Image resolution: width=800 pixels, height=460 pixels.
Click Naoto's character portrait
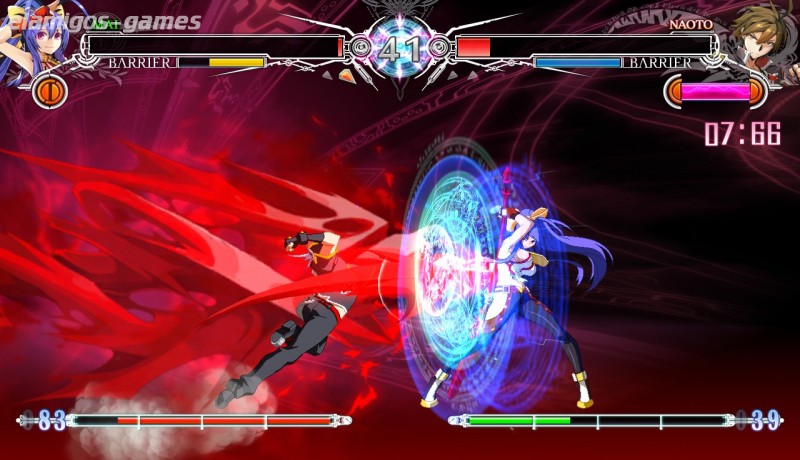tap(767, 38)
